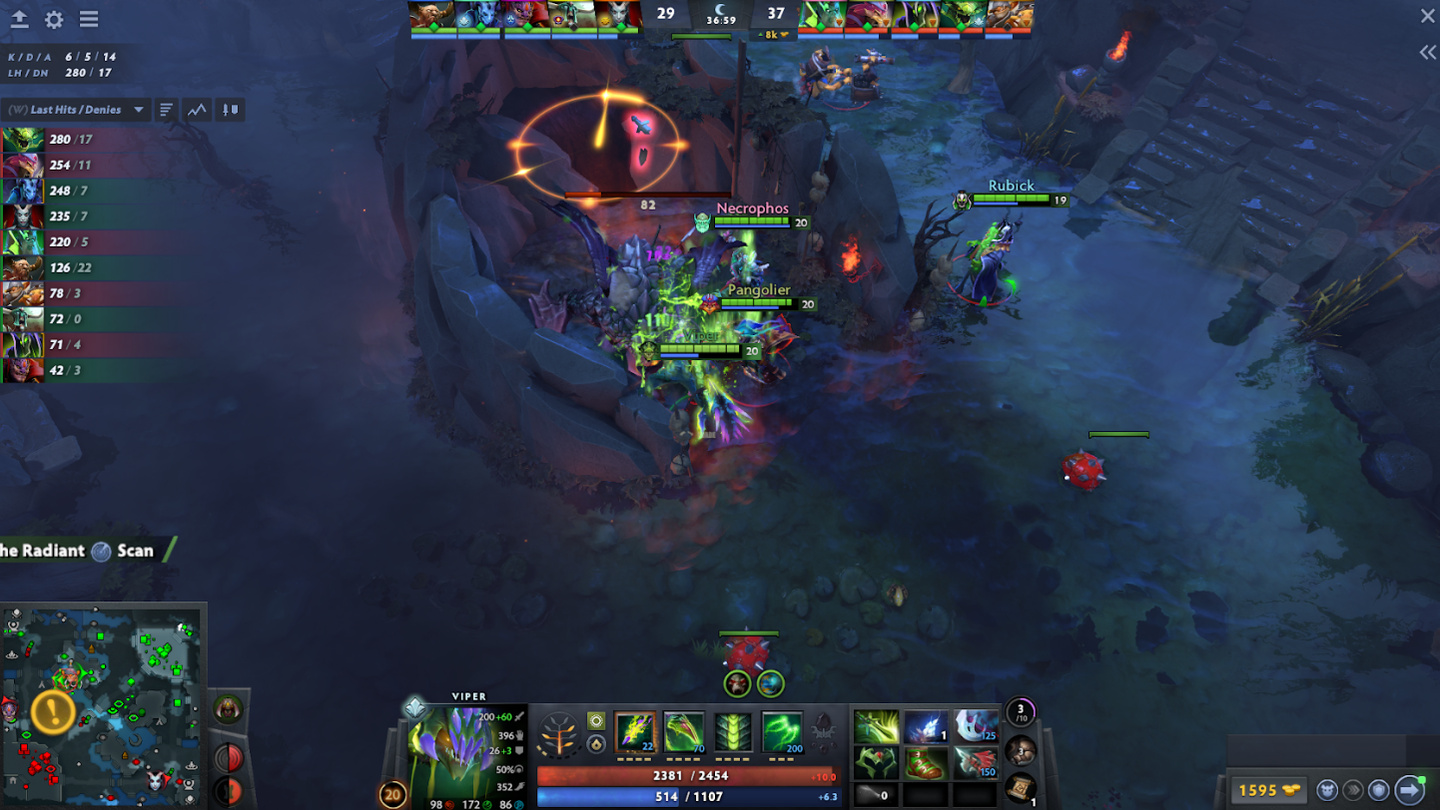Open the Last Hits / Denies dropdown
Viewport: 1440px width, 810px height.
138,110
